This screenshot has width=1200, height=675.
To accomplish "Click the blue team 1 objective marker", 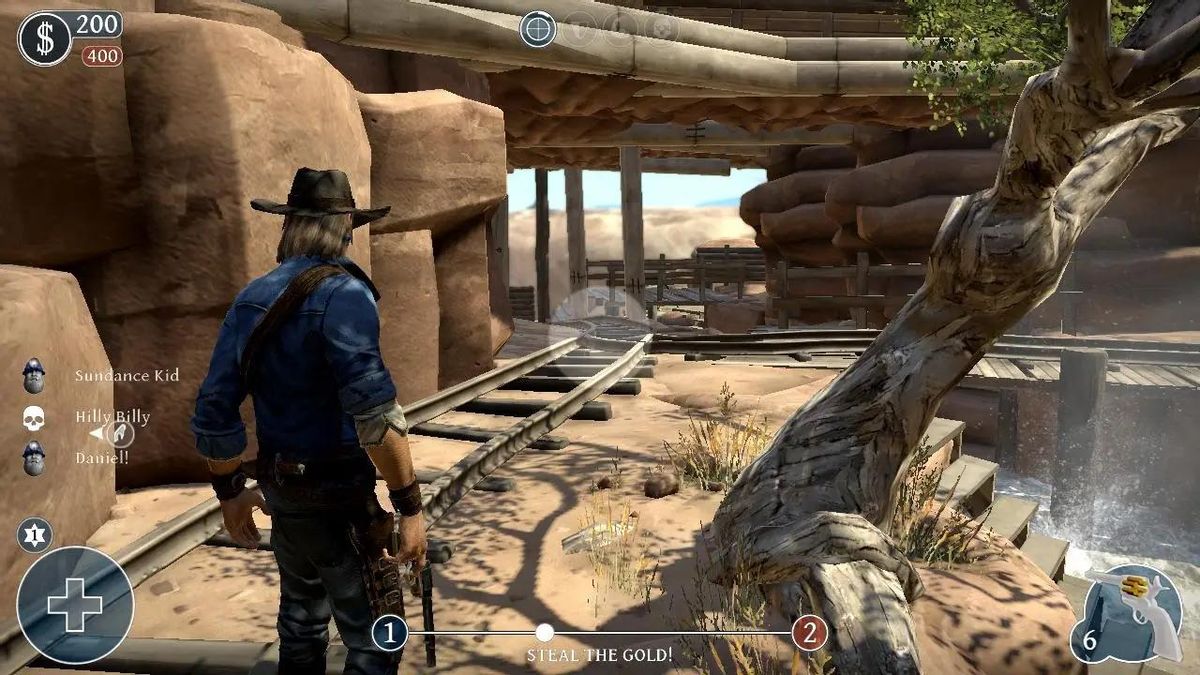I will click(390, 633).
